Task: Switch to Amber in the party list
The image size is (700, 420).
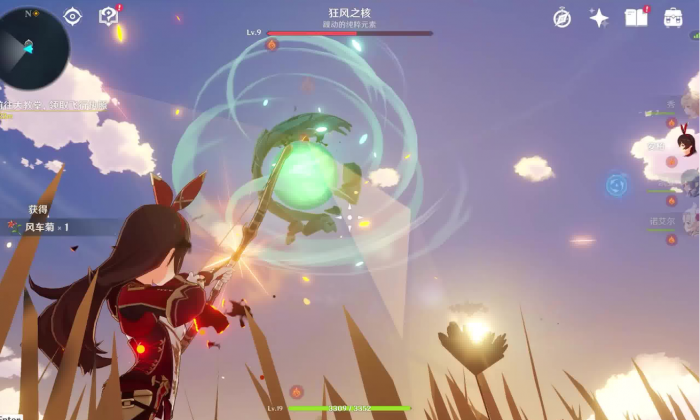Action: click(x=685, y=144)
